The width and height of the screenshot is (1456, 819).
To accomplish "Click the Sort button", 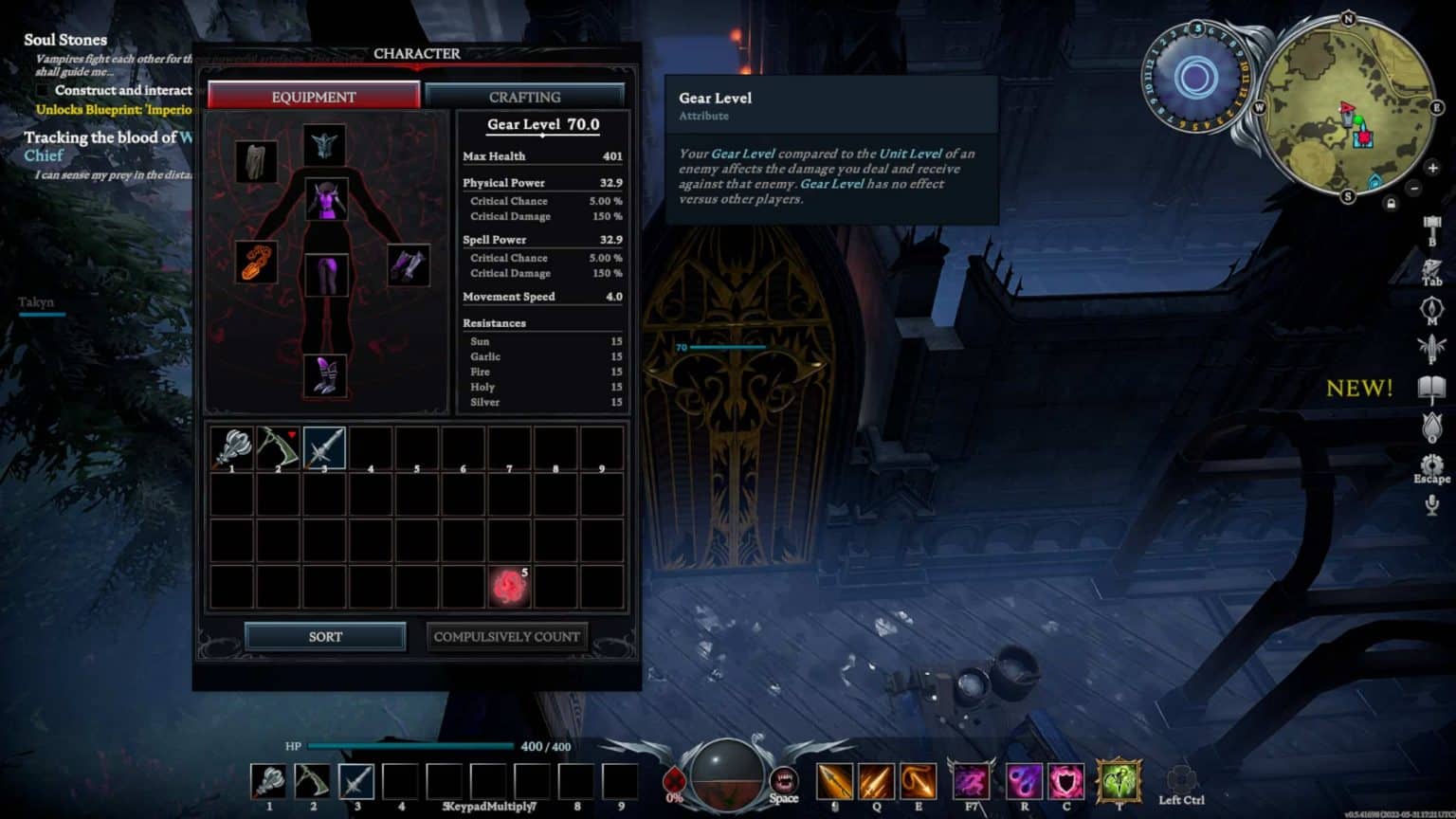I will click(x=323, y=636).
